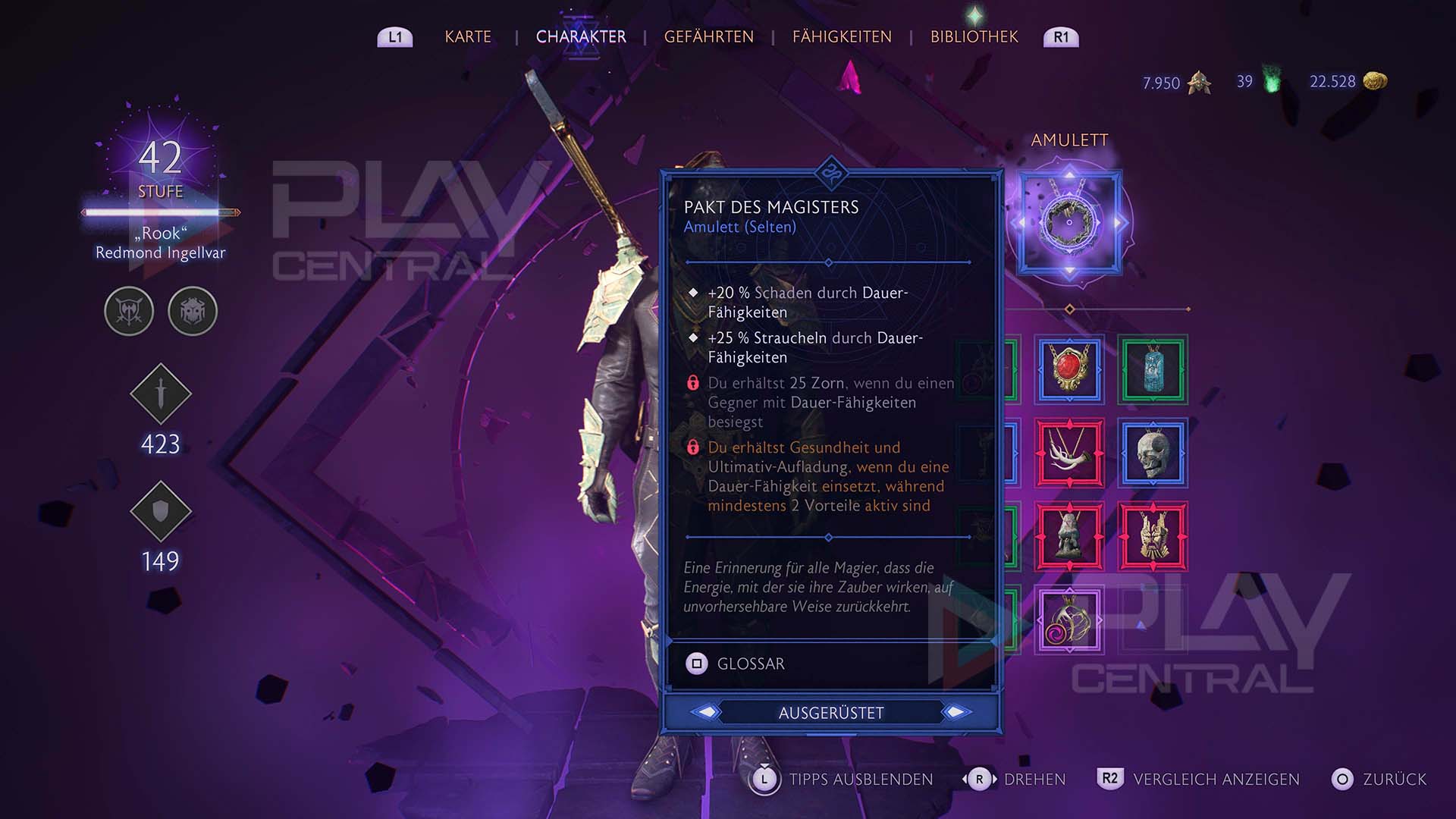Open the Glossar from the tooltip
Image resolution: width=1456 pixels, height=819 pixels.
click(736, 664)
